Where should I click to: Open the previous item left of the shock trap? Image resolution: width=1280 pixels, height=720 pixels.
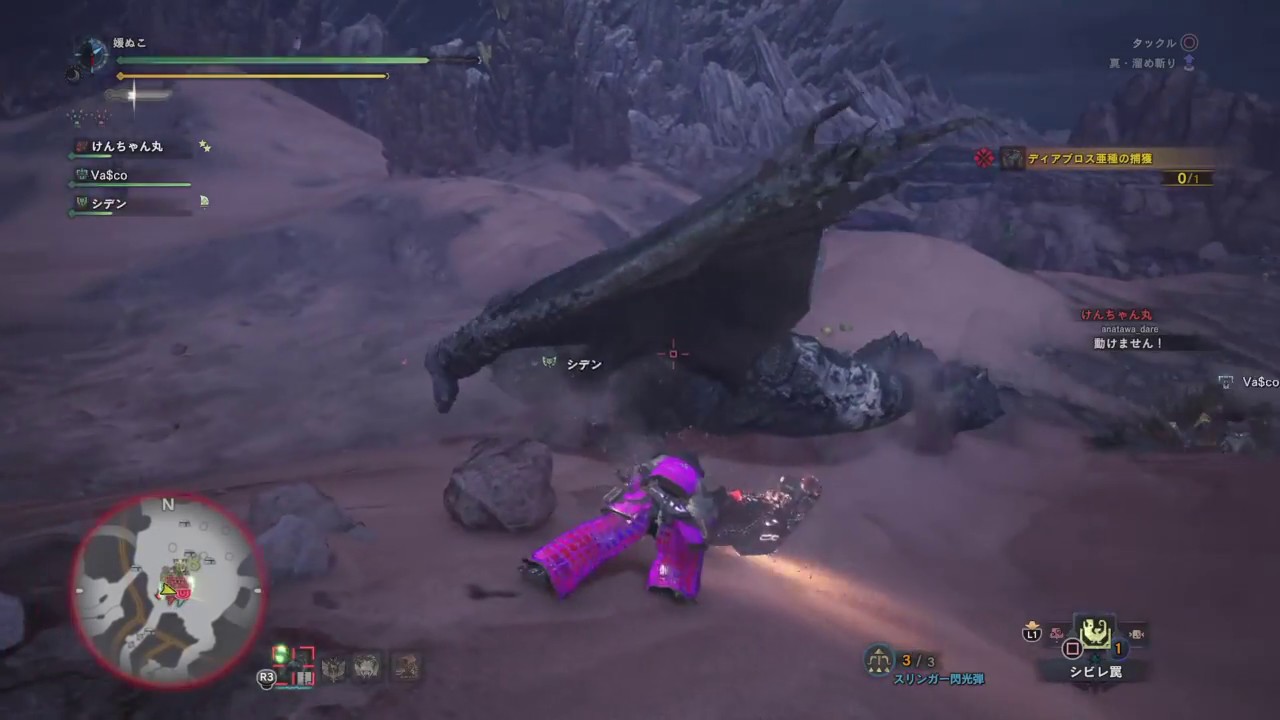click(1056, 634)
